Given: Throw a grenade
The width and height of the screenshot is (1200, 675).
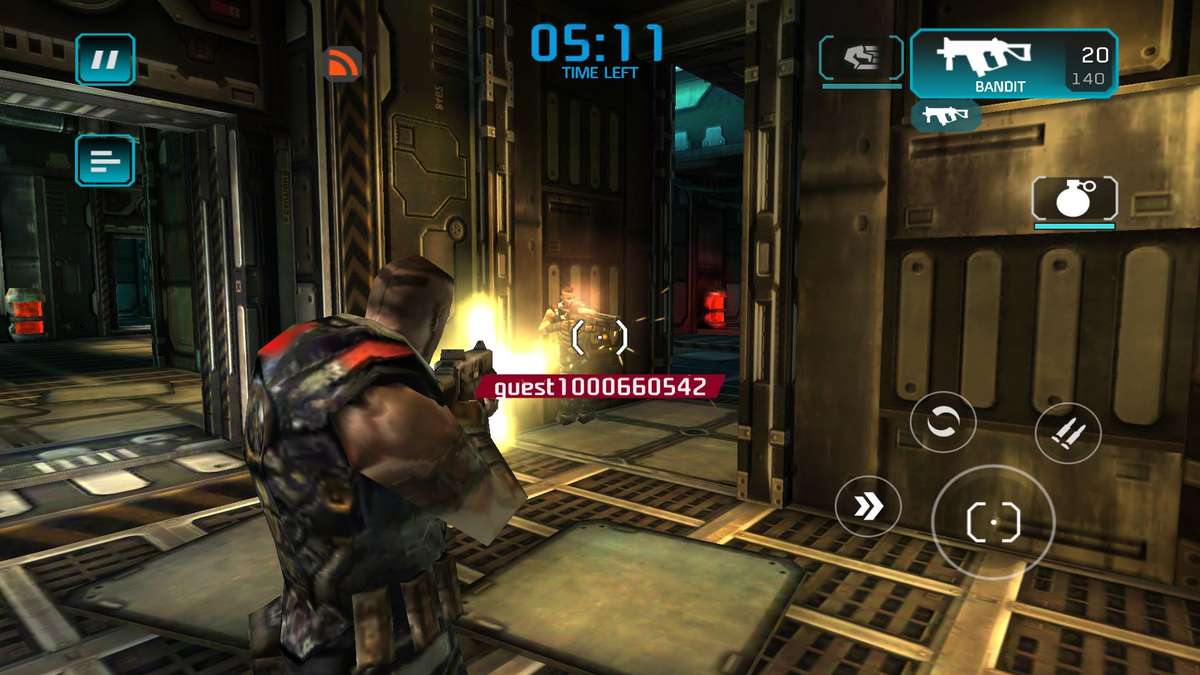Looking at the screenshot, I should [1074, 198].
